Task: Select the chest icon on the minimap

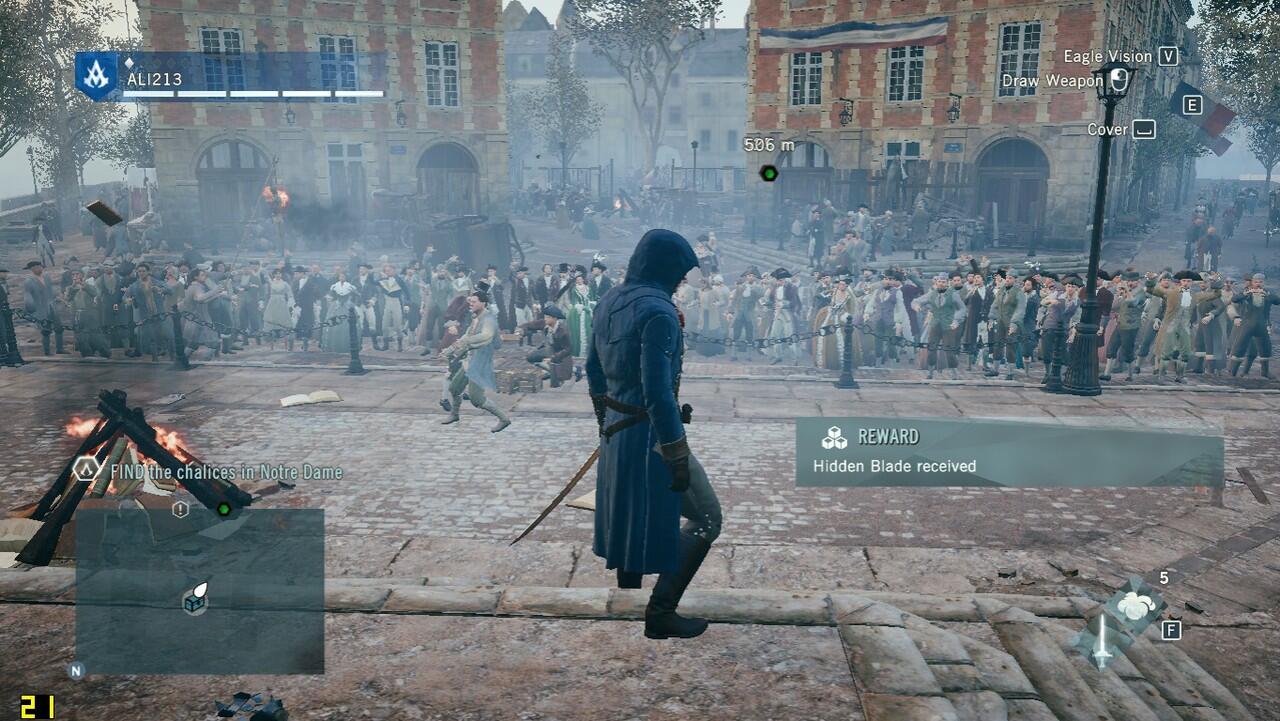Action: [194, 598]
